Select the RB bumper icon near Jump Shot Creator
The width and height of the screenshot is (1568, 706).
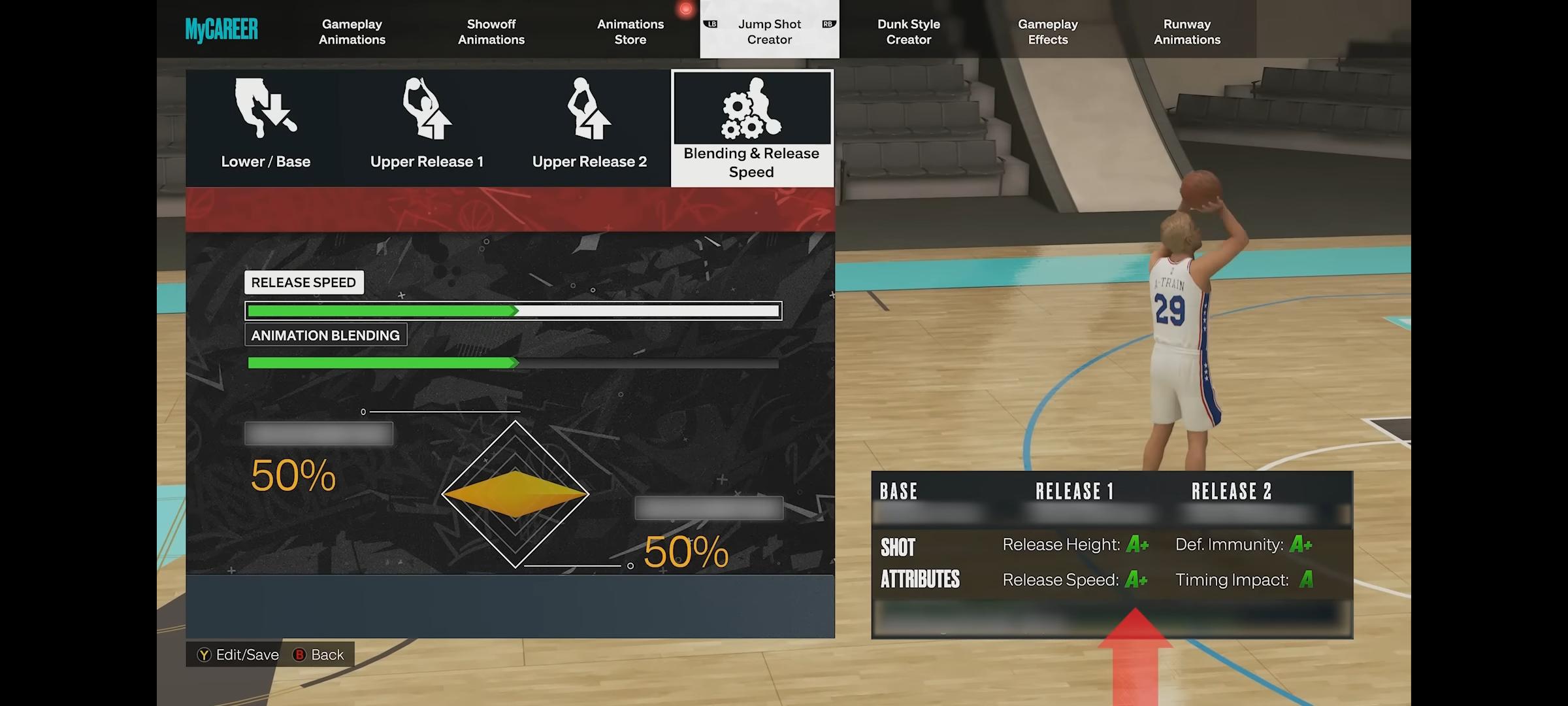(828, 24)
